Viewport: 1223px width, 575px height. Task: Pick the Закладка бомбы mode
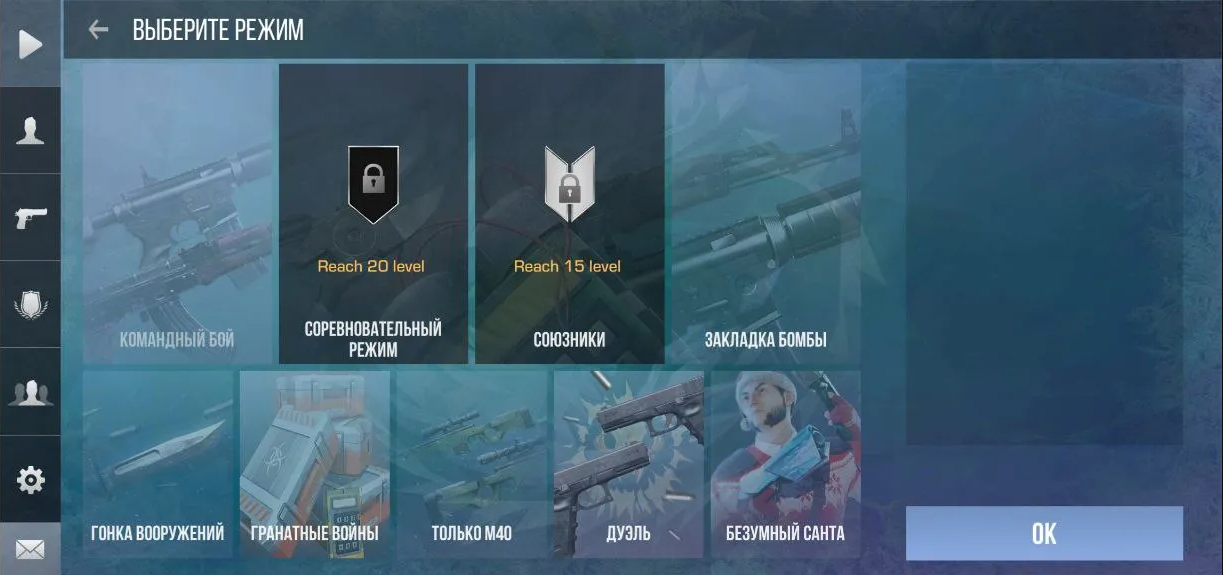pos(766,214)
